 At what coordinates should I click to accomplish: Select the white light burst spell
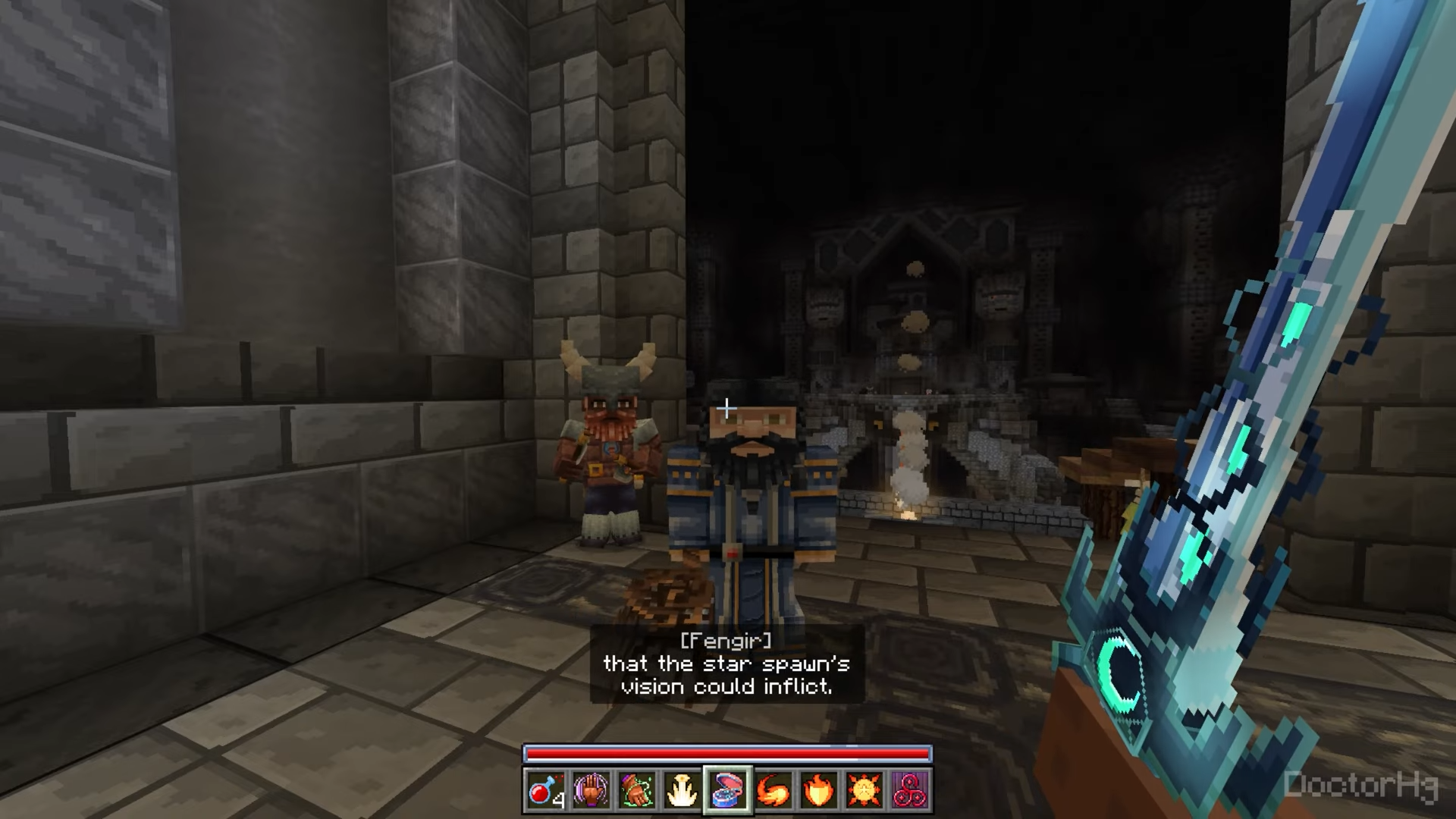coord(682,791)
